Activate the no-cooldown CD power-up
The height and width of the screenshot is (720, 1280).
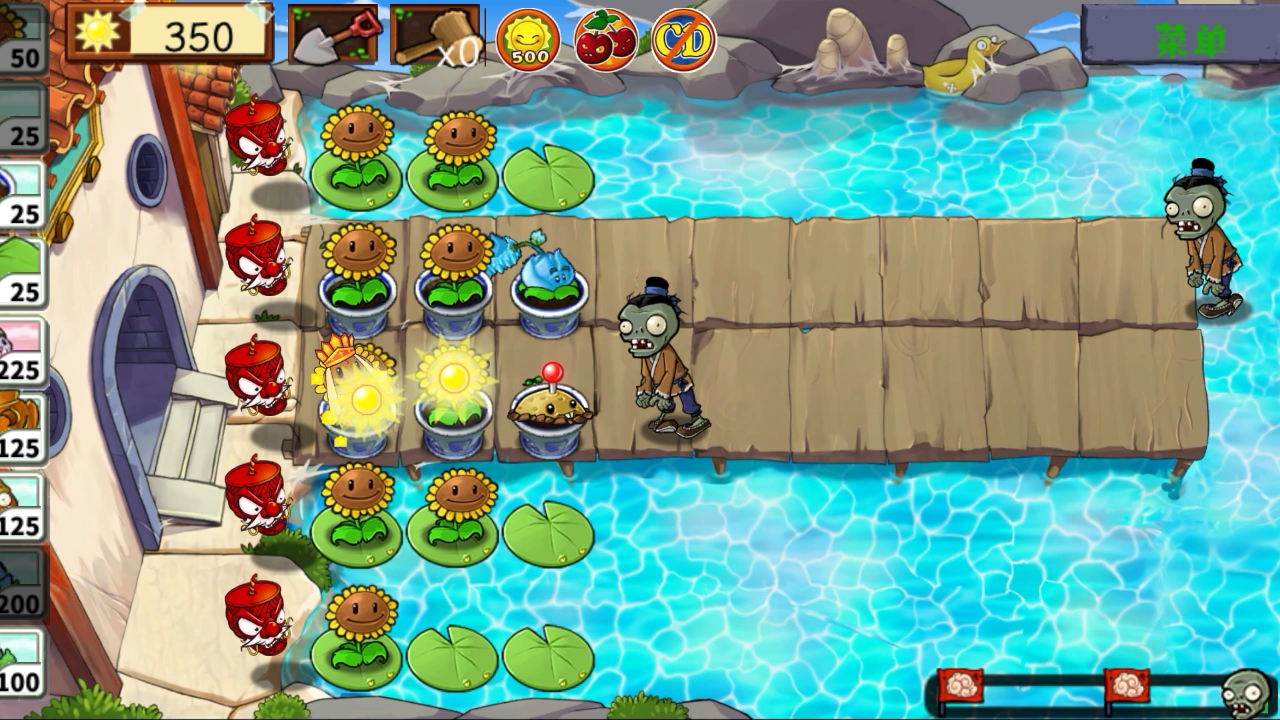684,40
